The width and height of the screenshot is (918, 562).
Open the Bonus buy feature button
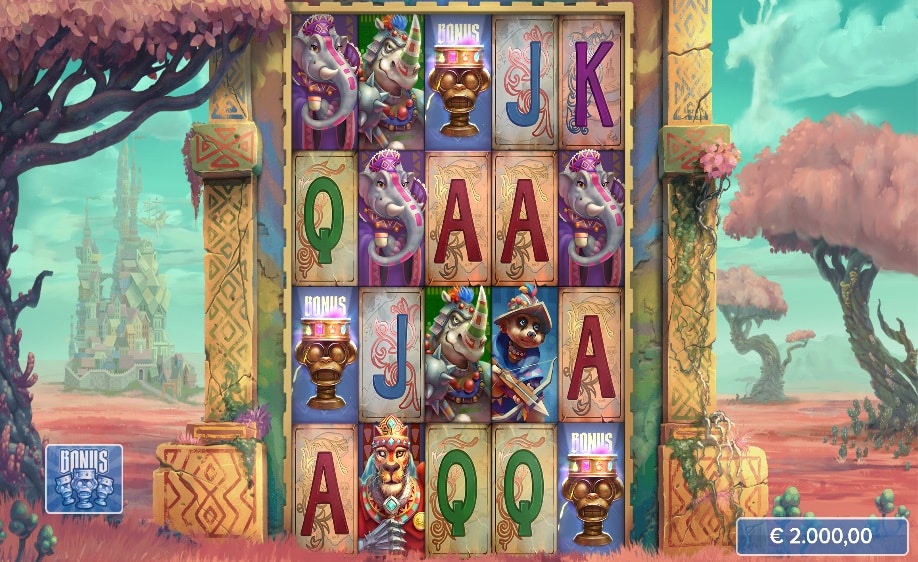84,478
